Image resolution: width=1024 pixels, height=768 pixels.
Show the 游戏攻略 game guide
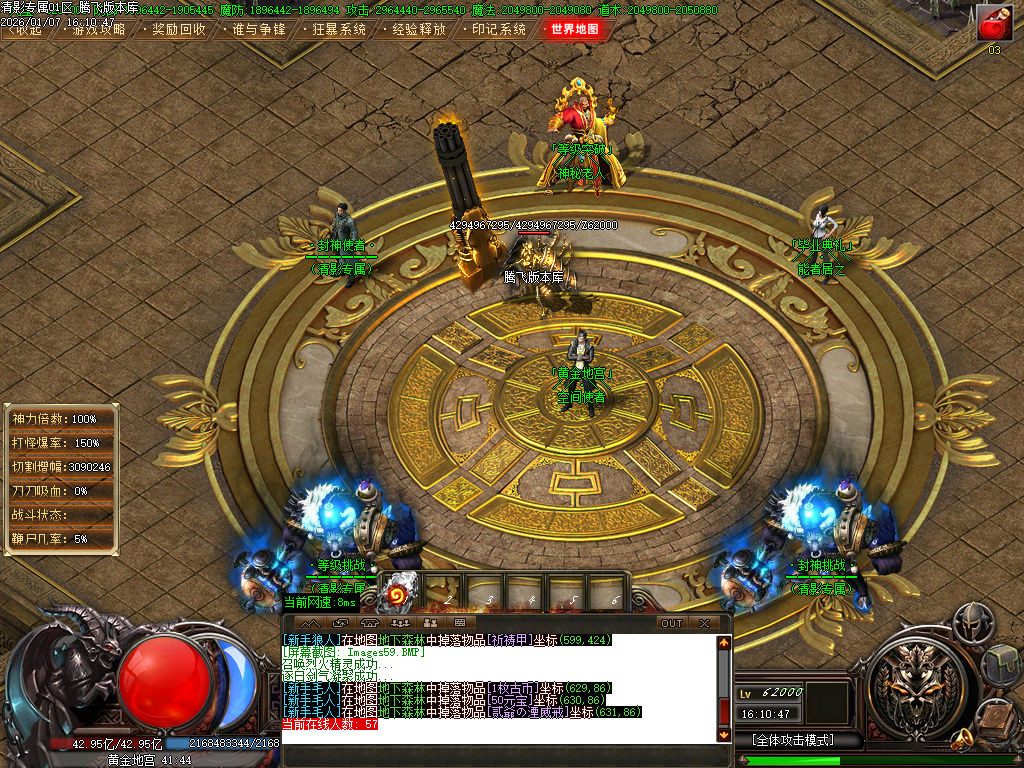98,29
